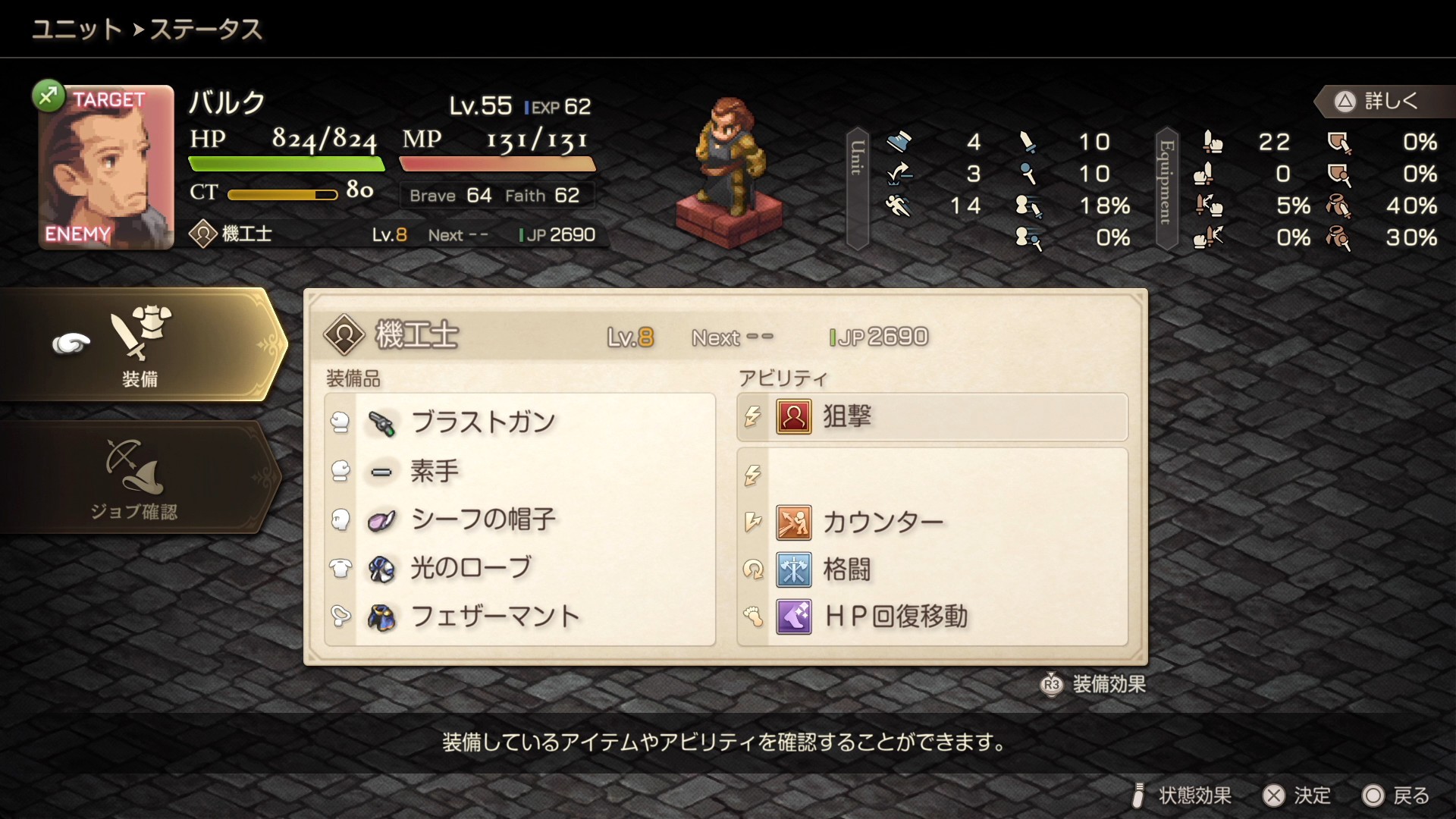Show 装備効果 equipment effects
The image size is (1456, 819).
pos(1093,684)
